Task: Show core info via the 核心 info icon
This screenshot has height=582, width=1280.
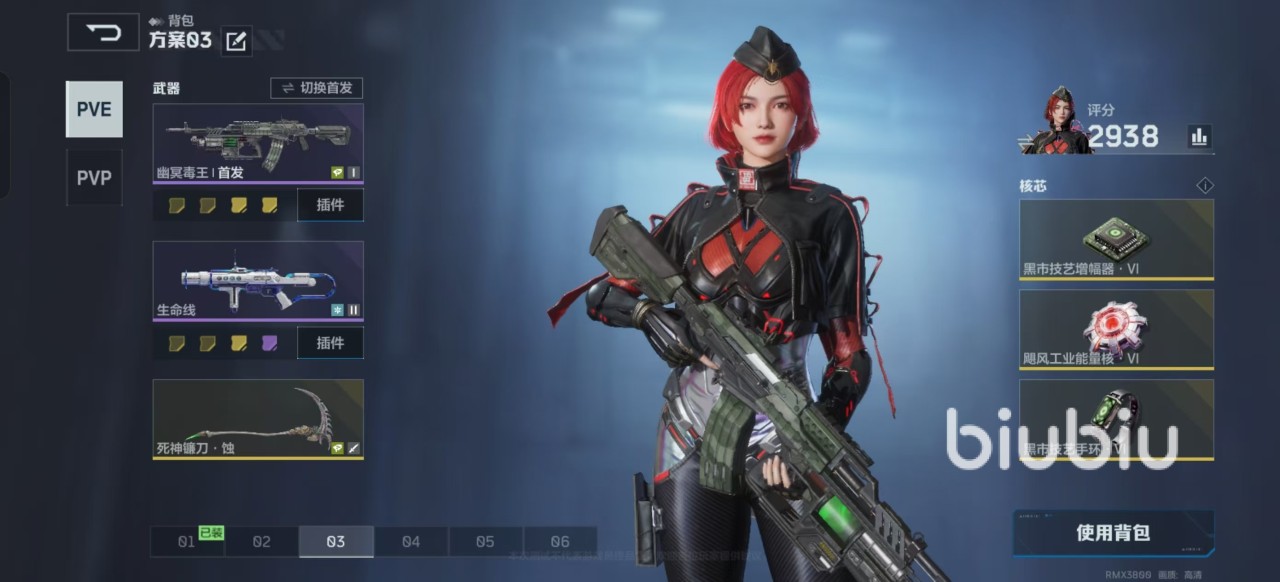Action: click(1204, 186)
